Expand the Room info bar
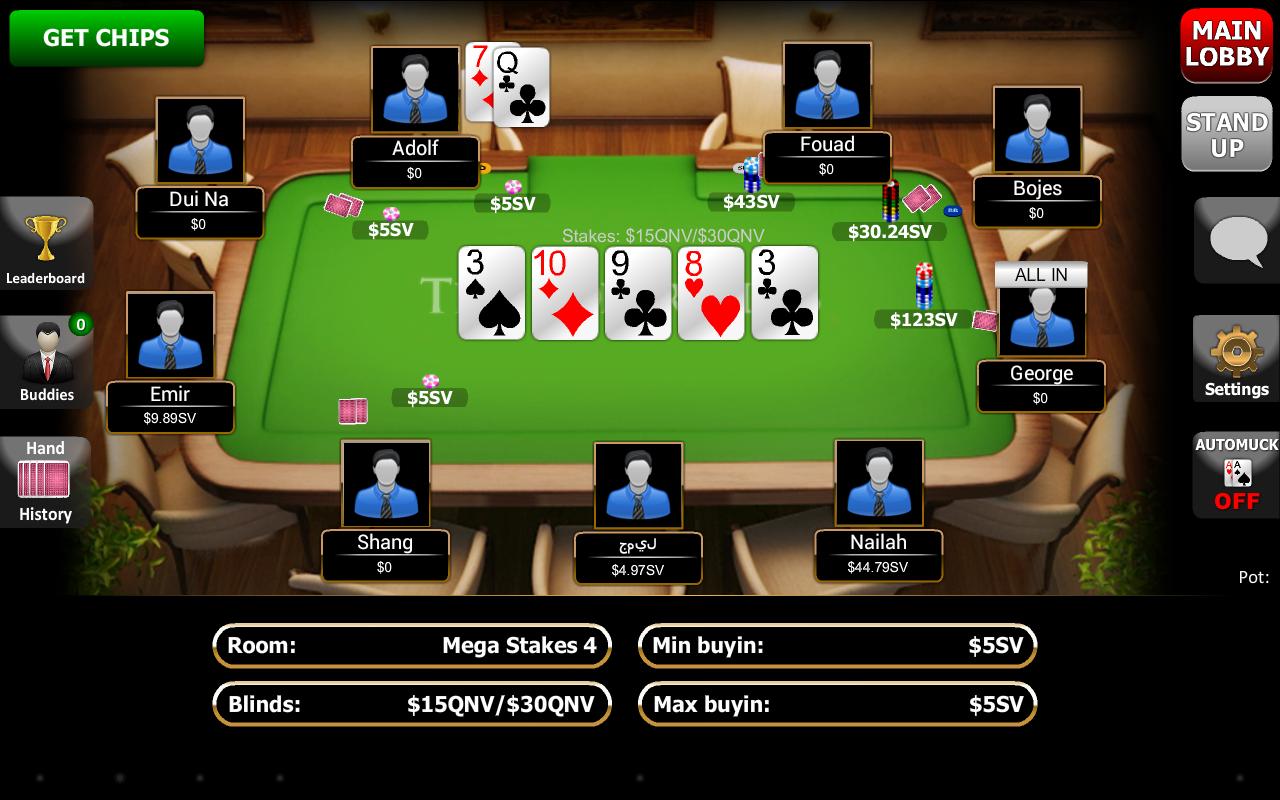Screen dimensions: 1280x800 pos(412,646)
